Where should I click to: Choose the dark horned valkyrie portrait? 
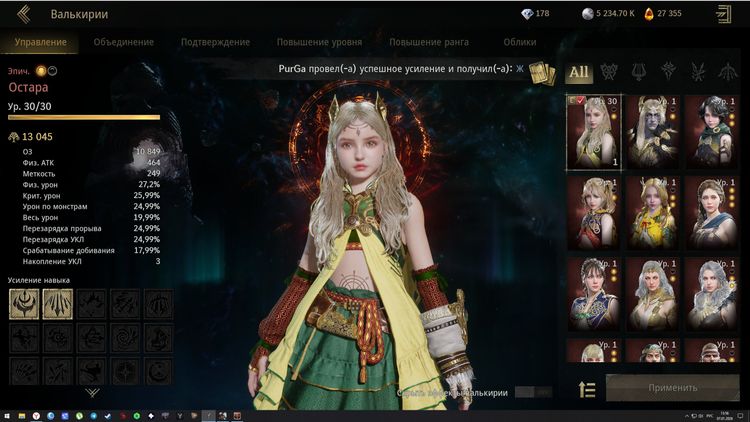click(653, 130)
